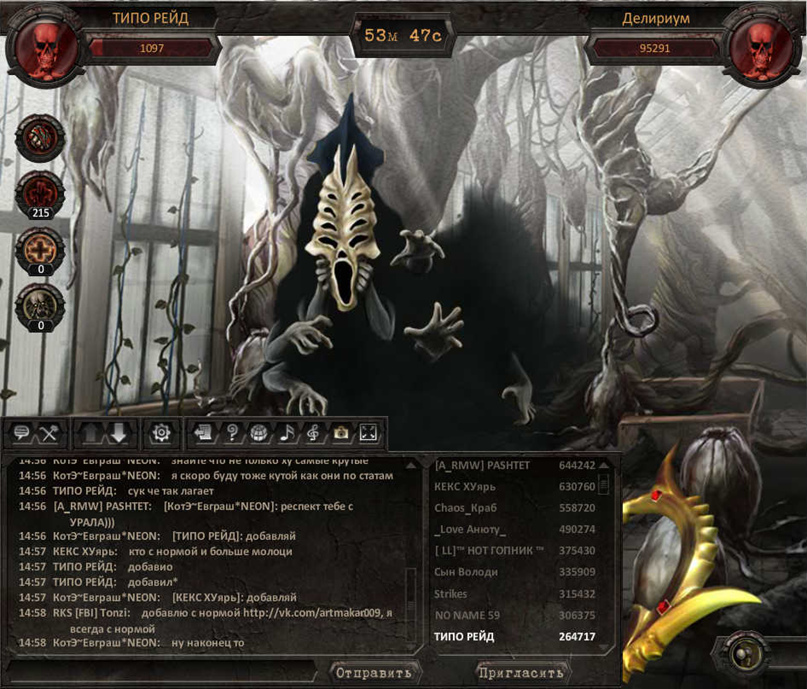Click the Отправить send button

pos(373,672)
